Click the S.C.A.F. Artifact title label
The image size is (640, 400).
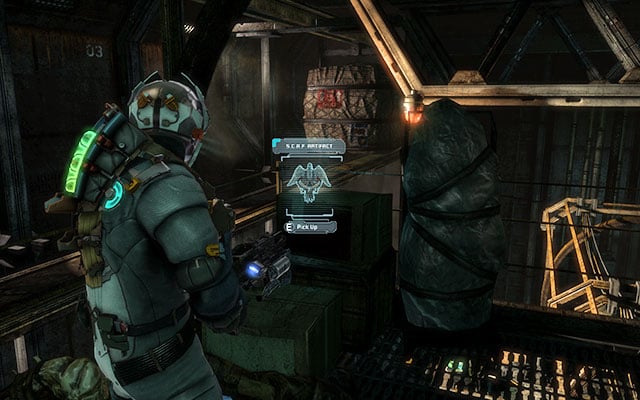click(310, 146)
